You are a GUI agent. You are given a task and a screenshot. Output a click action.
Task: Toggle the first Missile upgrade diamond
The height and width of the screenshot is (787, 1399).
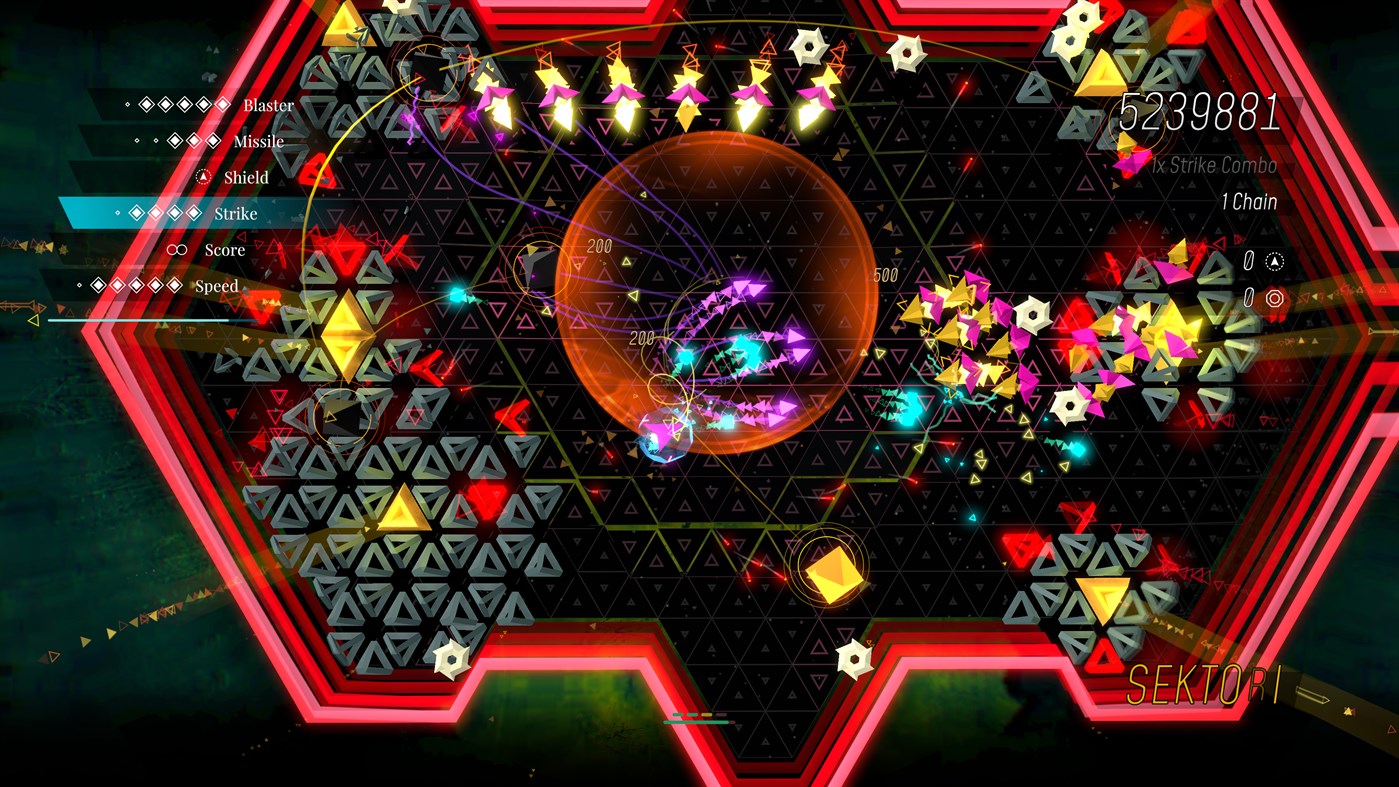click(174, 141)
